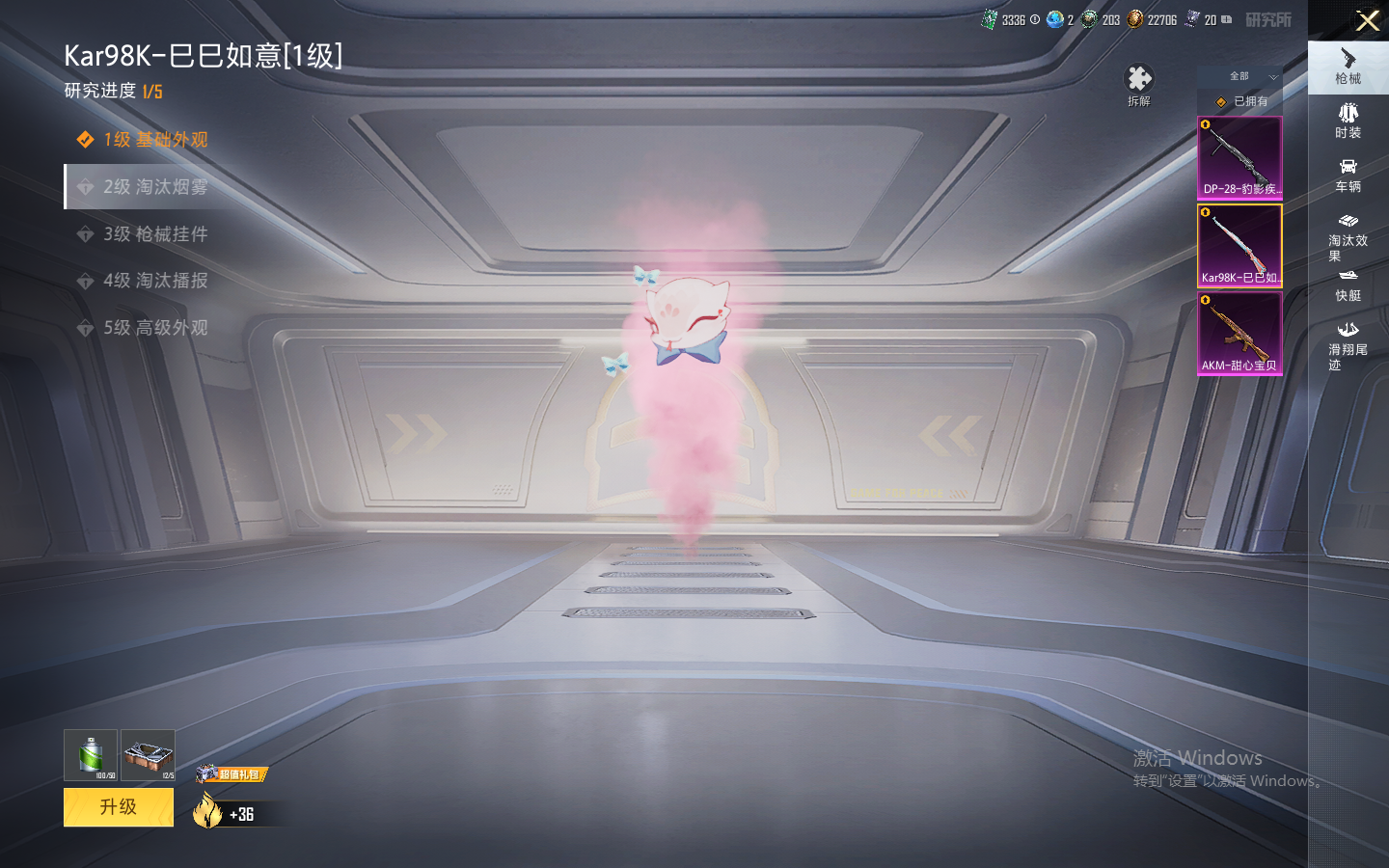Choose the 2级 淘汰烟雾 level entry
Image resolution: width=1389 pixels, height=868 pixels.
click(154, 187)
